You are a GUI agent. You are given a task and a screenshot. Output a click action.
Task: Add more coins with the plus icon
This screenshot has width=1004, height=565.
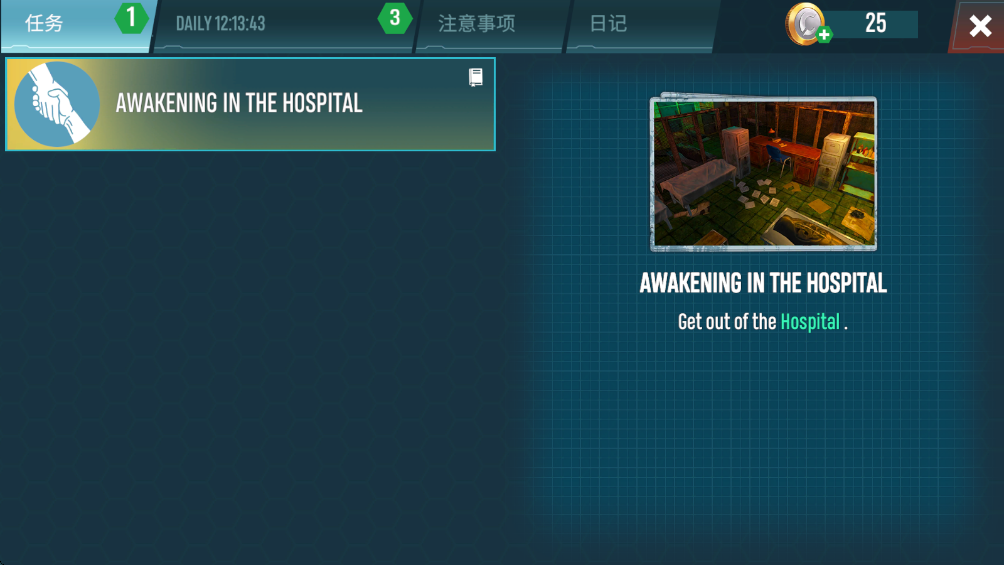823,36
